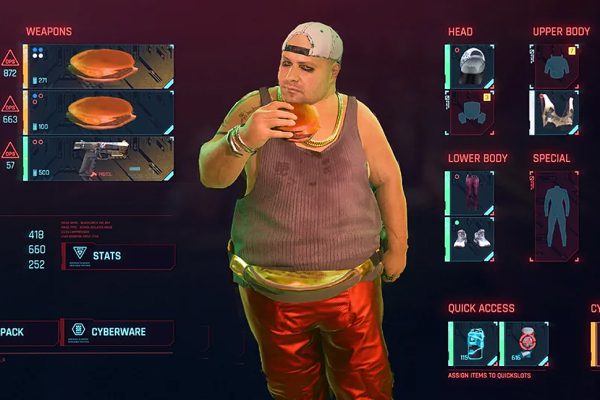
Task: Choose the tank top slot under Upper Body
Action: [556, 112]
